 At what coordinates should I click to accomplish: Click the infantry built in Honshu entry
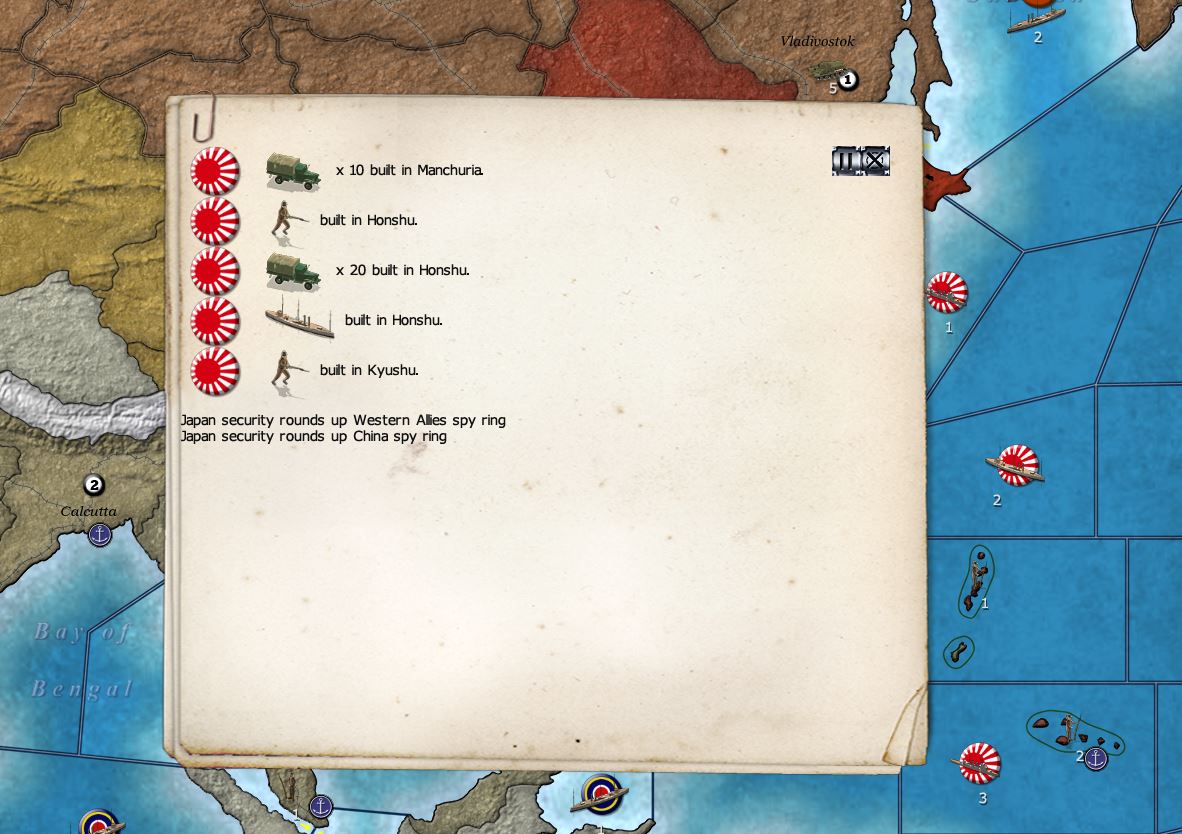click(368, 221)
